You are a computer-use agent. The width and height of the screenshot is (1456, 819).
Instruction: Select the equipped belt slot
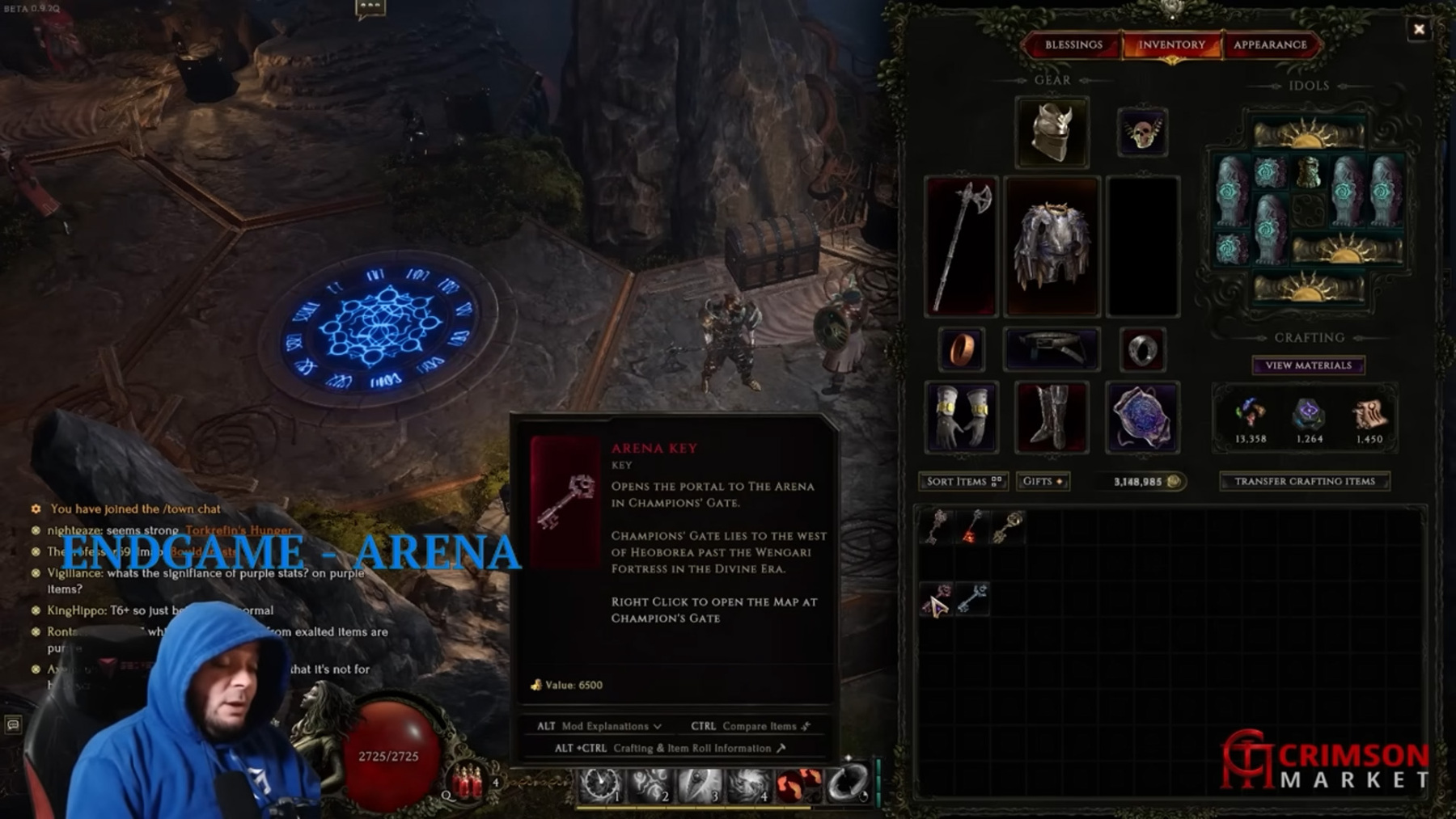coord(1052,349)
